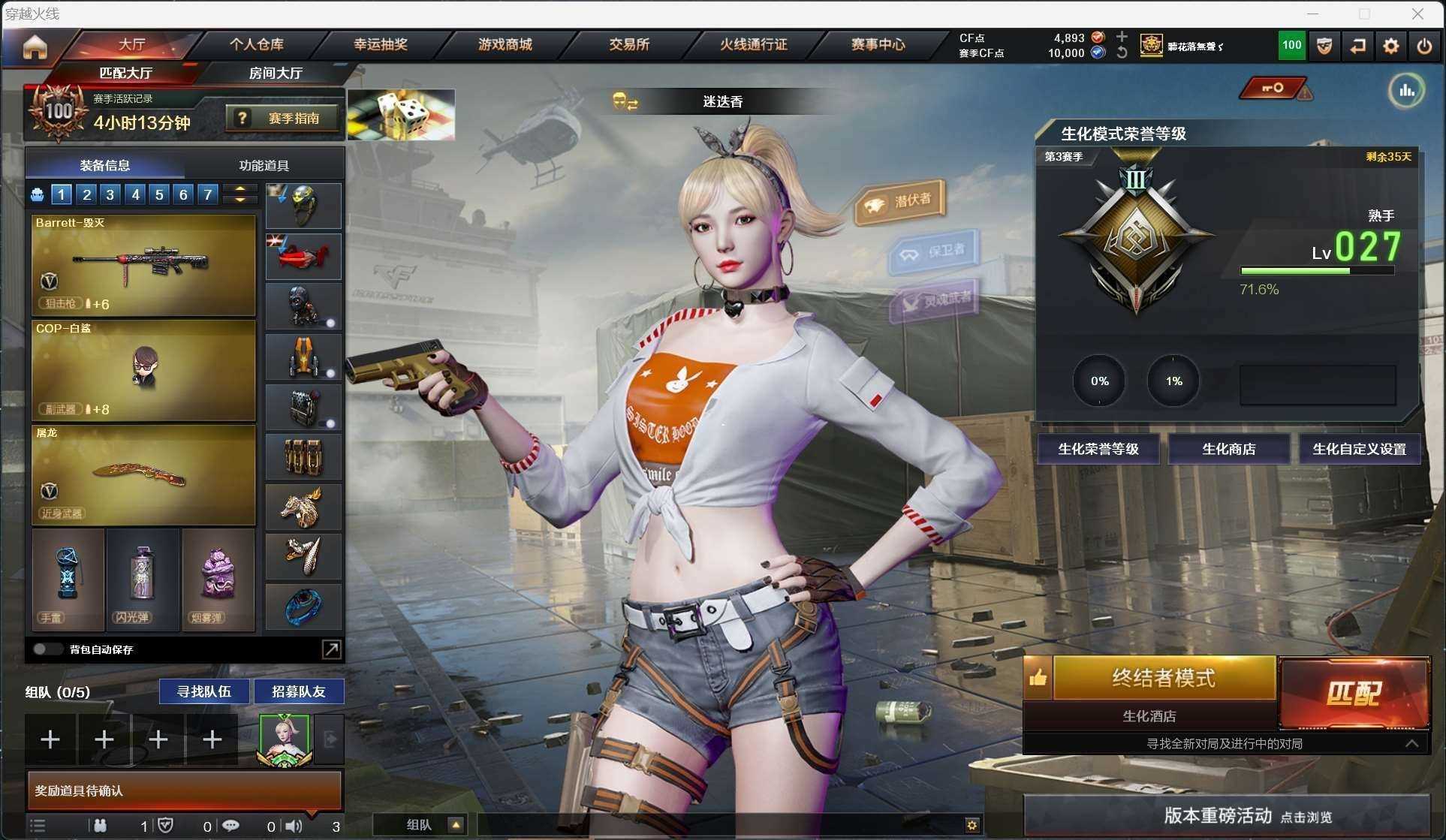Switch to the 房间大厅 tab
Viewport: 1446px width, 840px height.
pos(276,74)
